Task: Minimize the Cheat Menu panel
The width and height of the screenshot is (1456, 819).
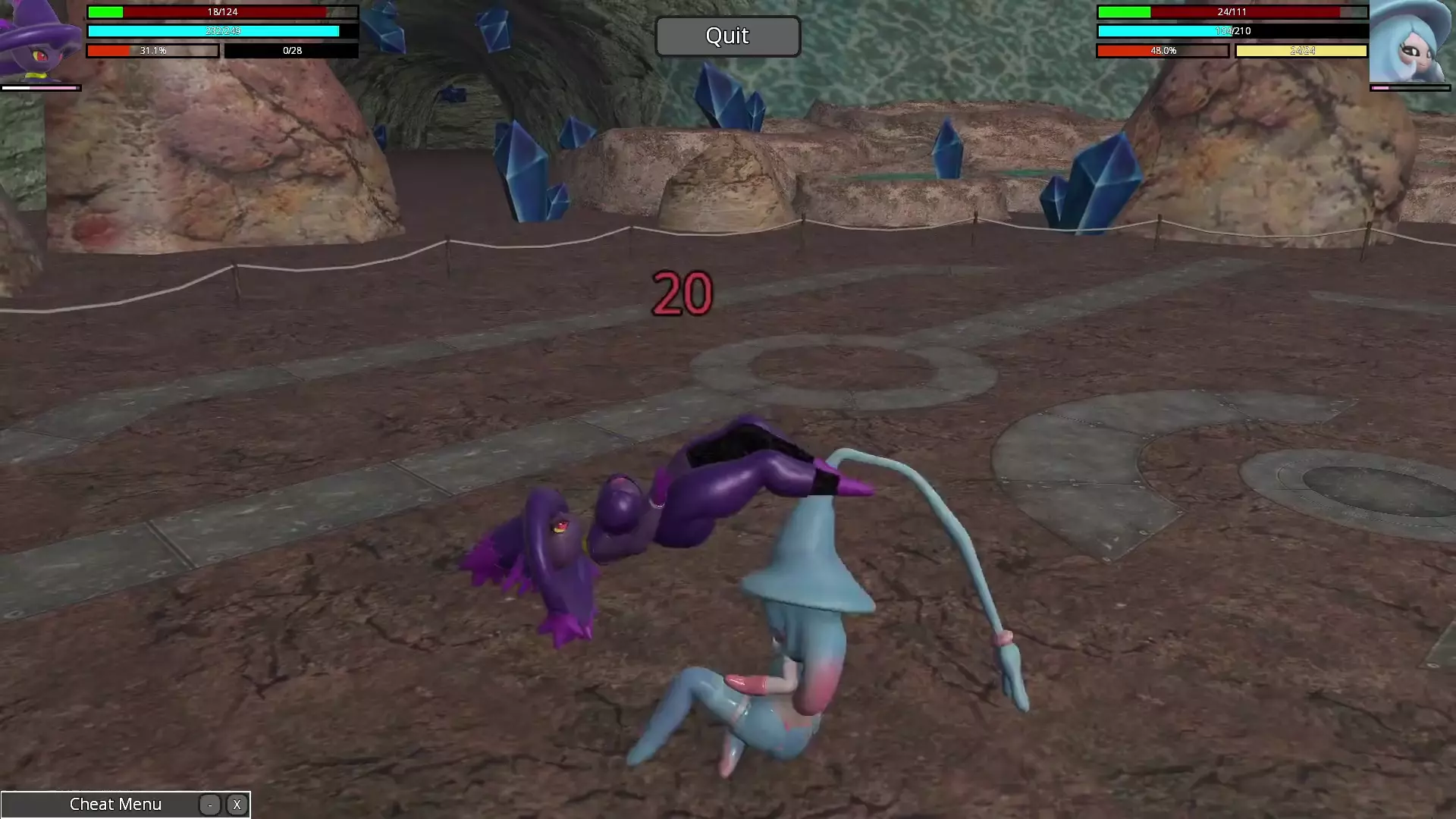Action: tap(210, 805)
